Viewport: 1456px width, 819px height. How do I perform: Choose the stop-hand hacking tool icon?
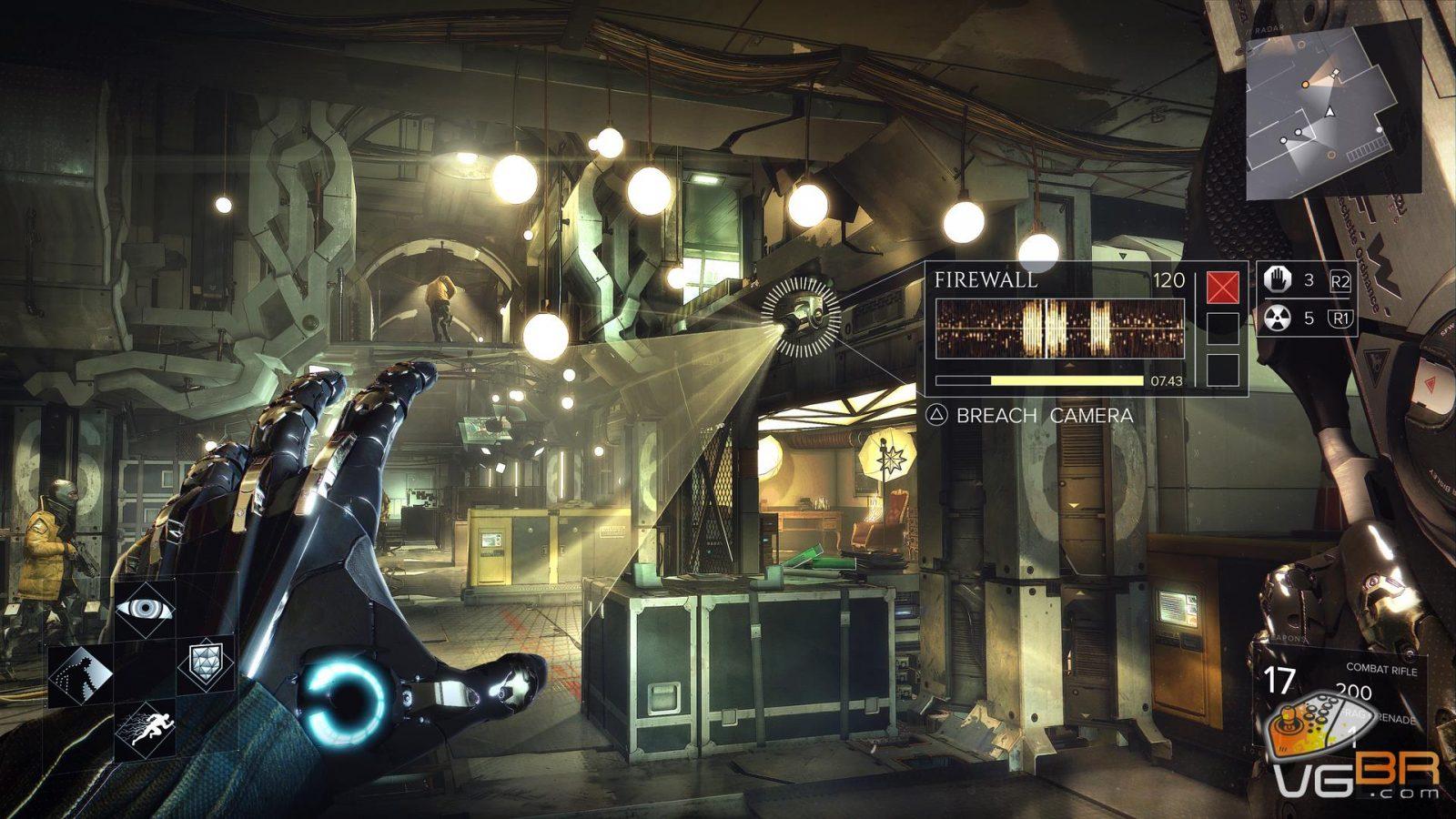[x=1279, y=280]
